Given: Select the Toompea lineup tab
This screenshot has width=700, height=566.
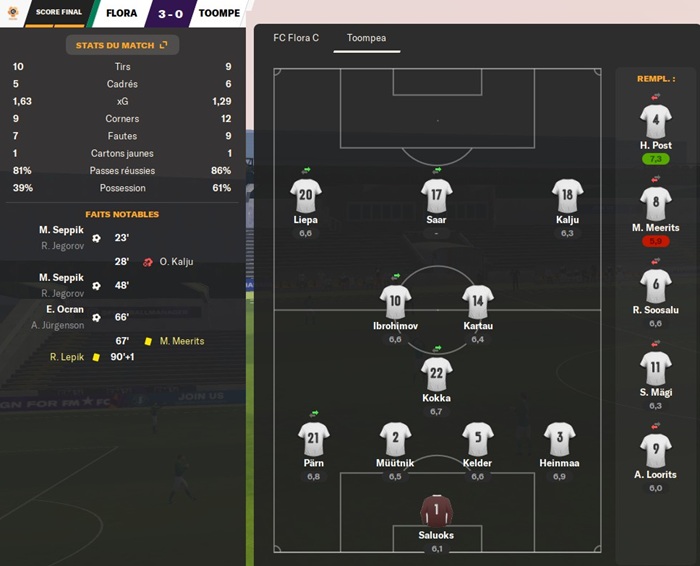Looking at the screenshot, I should coord(366,38).
